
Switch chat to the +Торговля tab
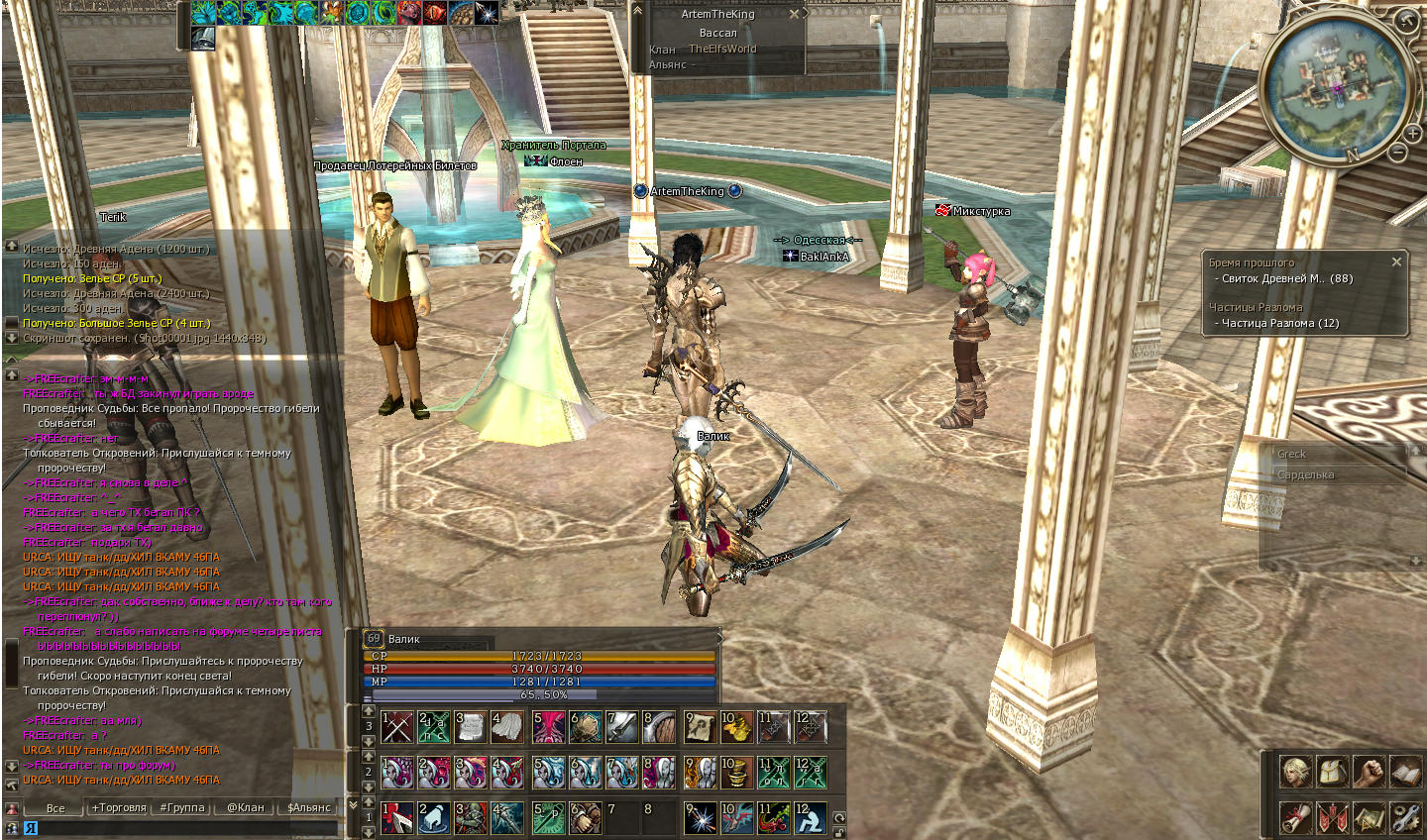119,807
